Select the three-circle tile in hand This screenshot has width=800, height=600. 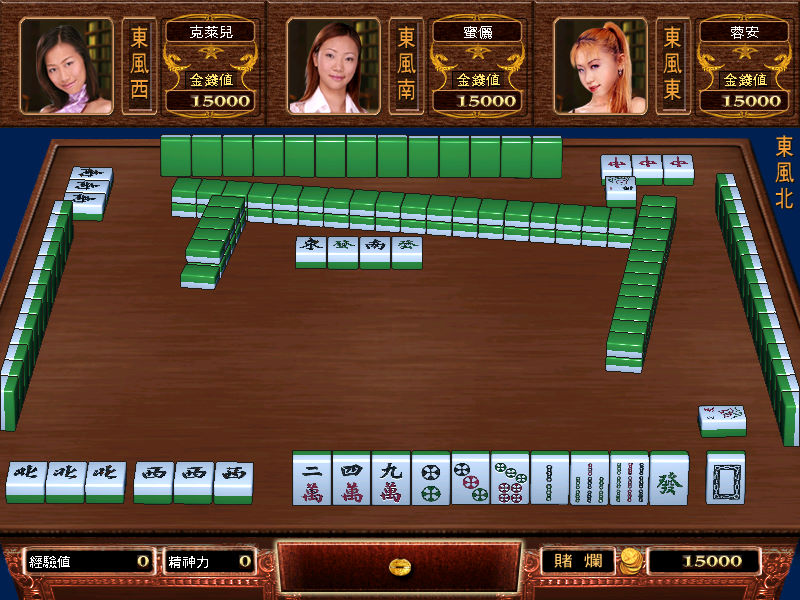point(470,478)
